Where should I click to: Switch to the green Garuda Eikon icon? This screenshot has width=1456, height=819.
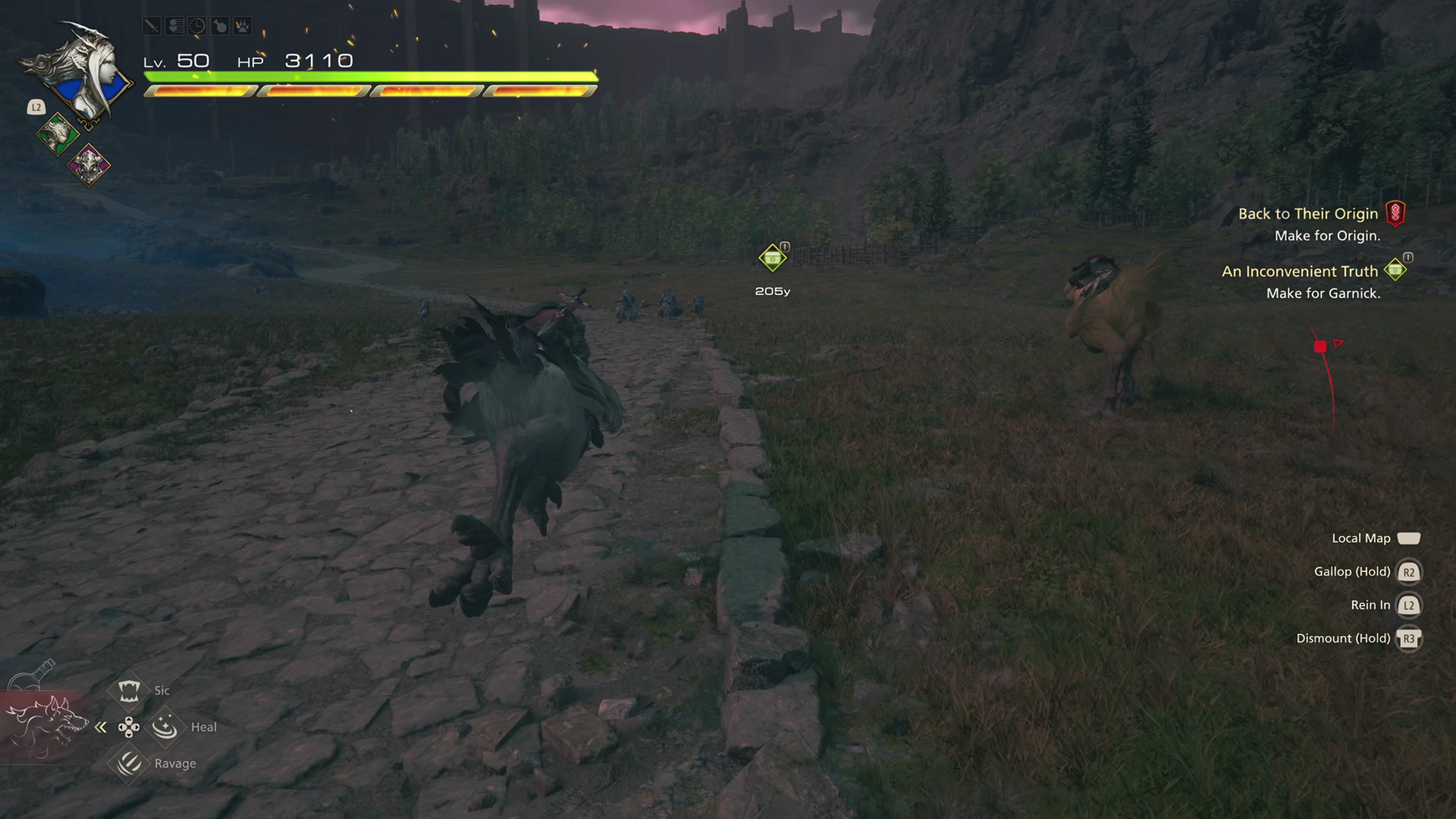click(x=57, y=134)
